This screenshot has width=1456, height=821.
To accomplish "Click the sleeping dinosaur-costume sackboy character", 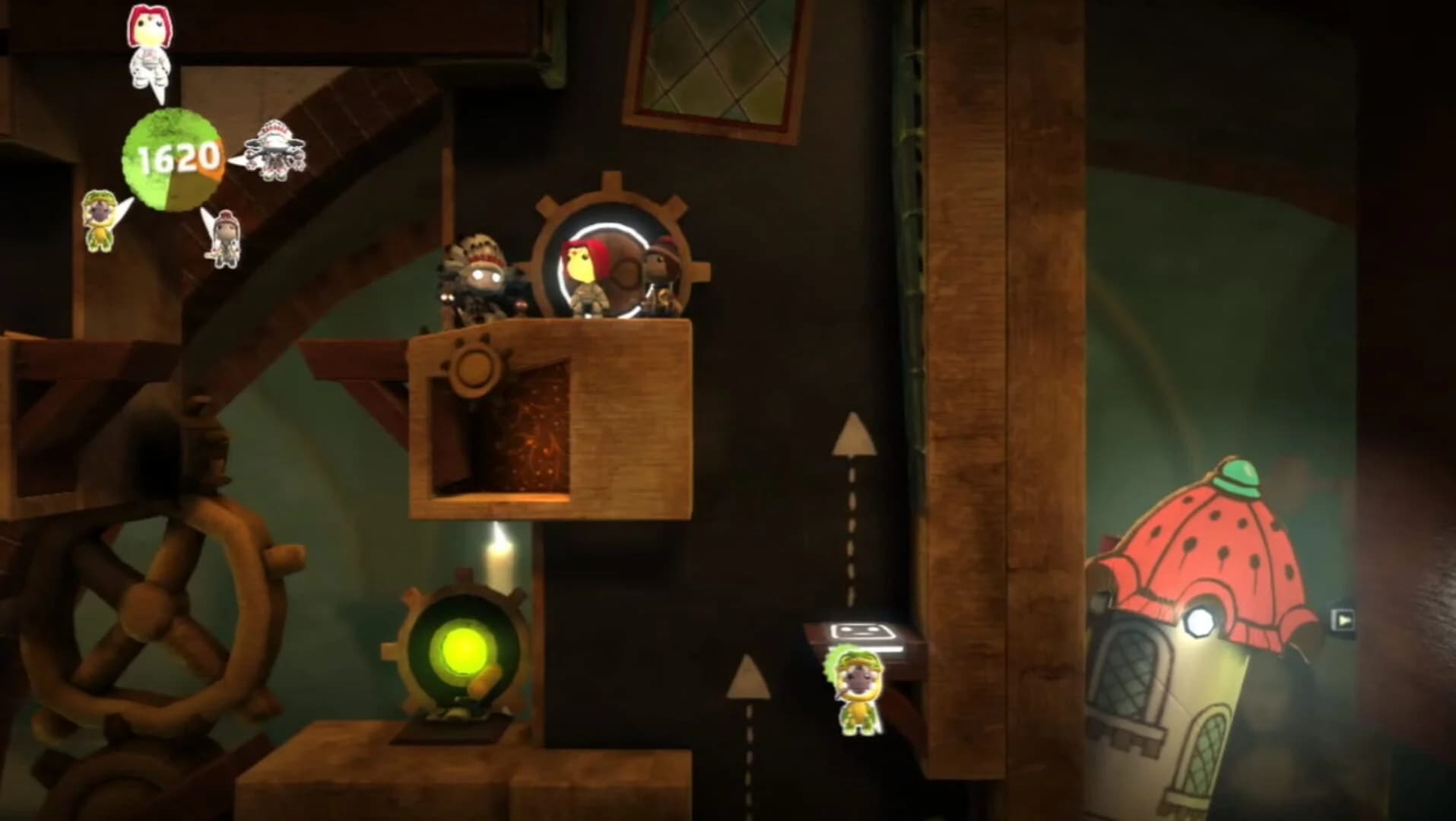I will 859,692.
